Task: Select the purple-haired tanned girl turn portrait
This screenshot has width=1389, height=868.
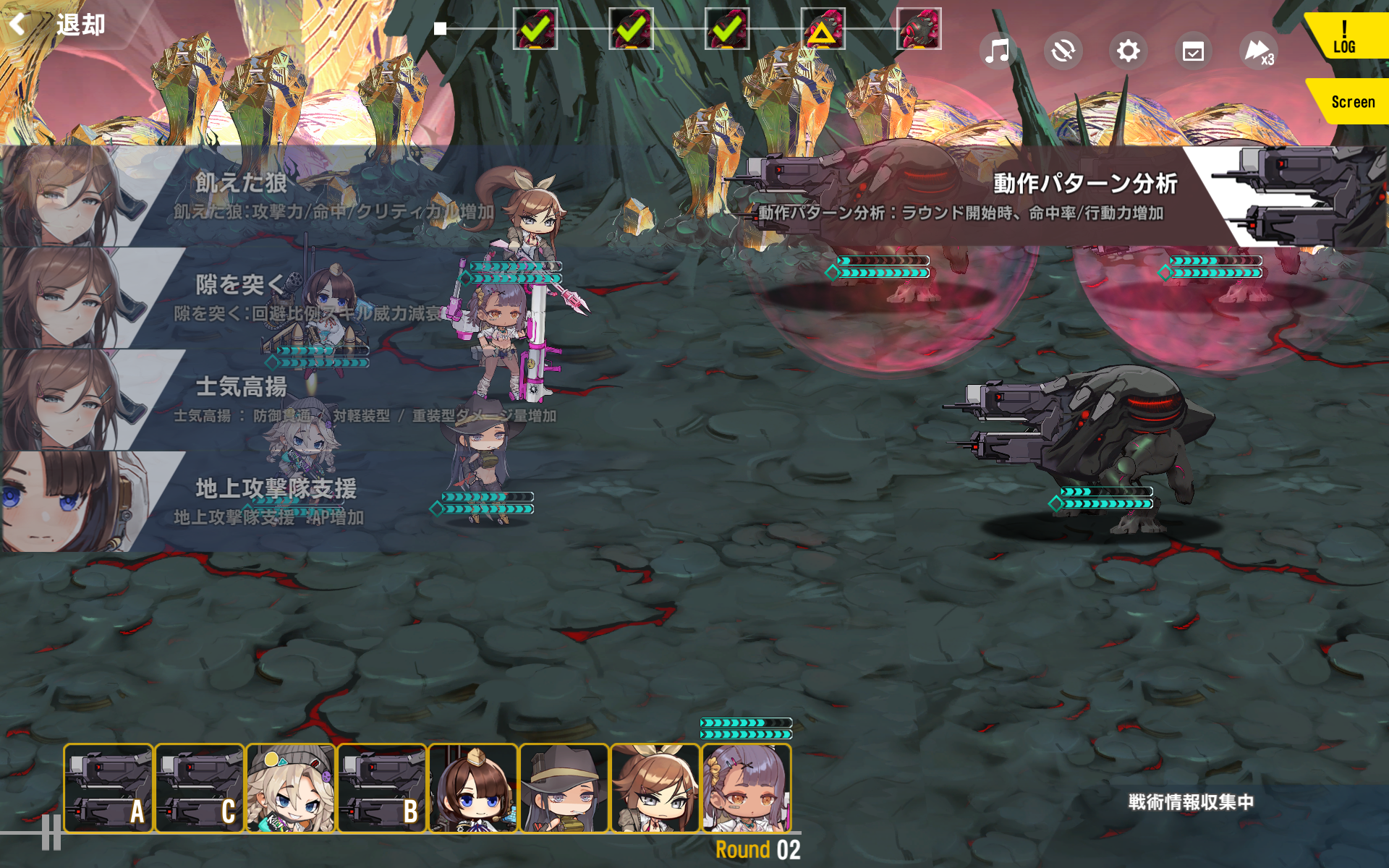Action: [x=747, y=788]
